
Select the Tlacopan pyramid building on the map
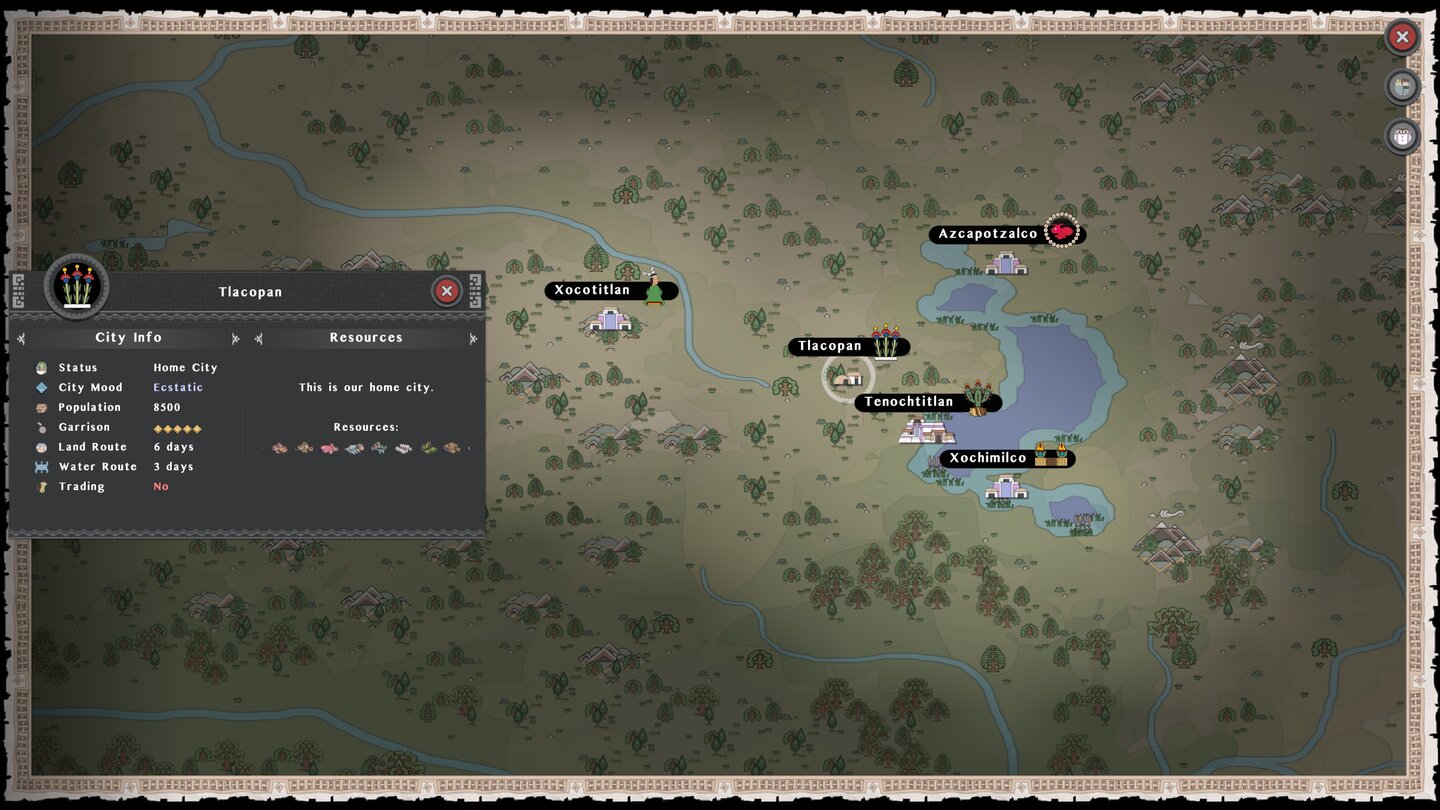849,378
